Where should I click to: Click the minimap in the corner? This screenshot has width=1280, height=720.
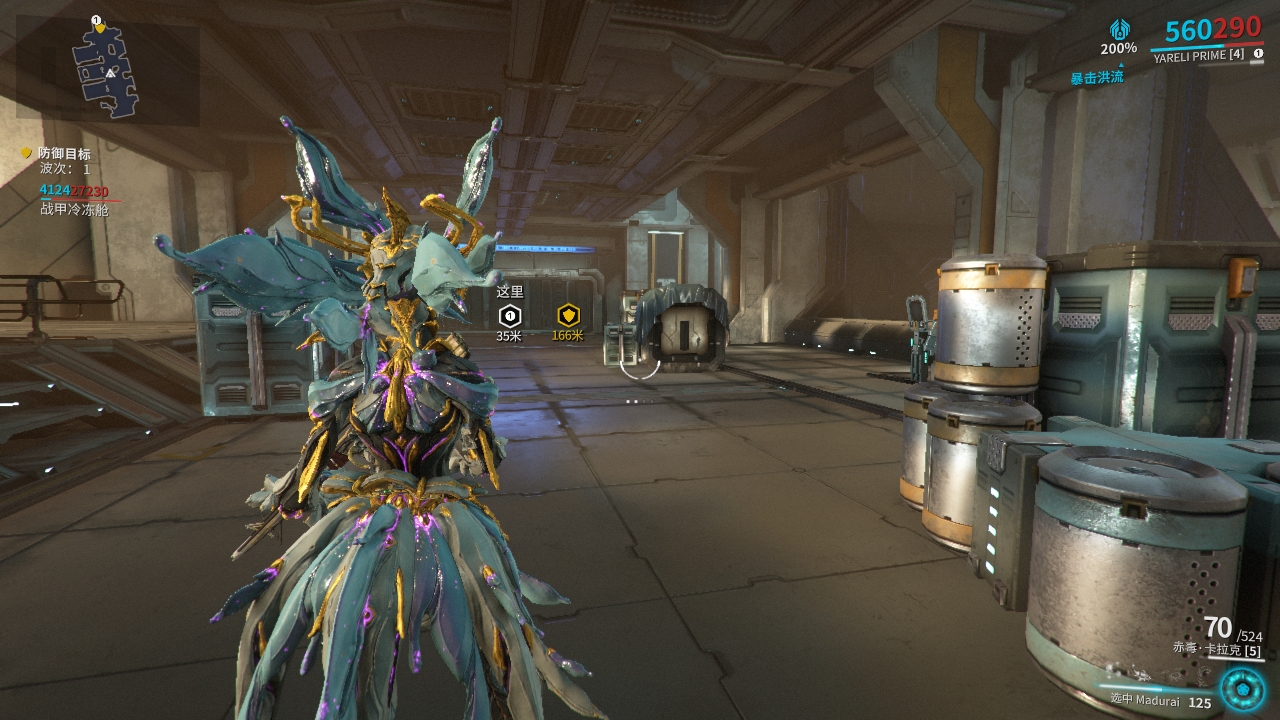point(107,68)
